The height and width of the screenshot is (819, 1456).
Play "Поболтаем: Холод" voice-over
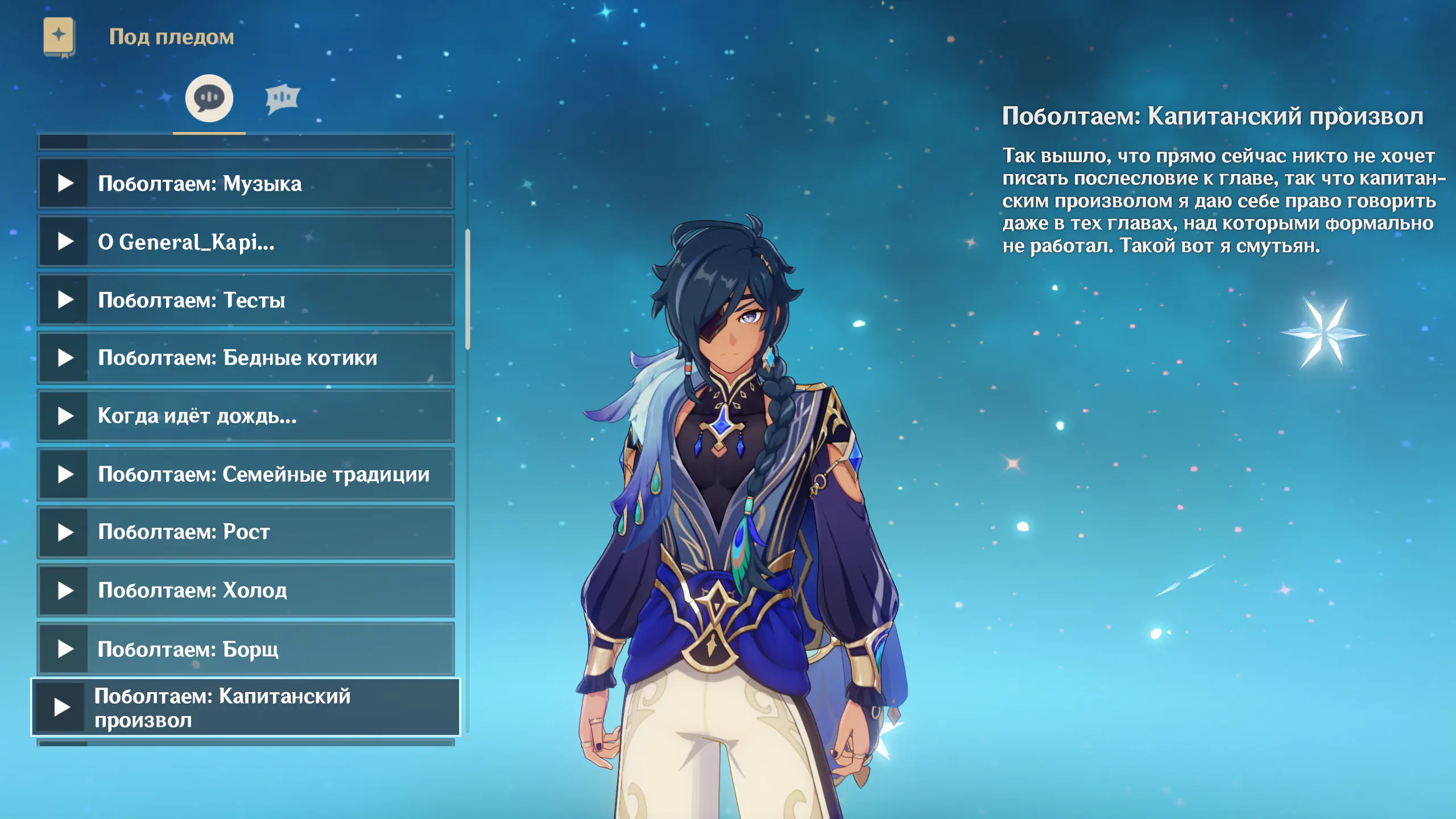tap(66, 590)
